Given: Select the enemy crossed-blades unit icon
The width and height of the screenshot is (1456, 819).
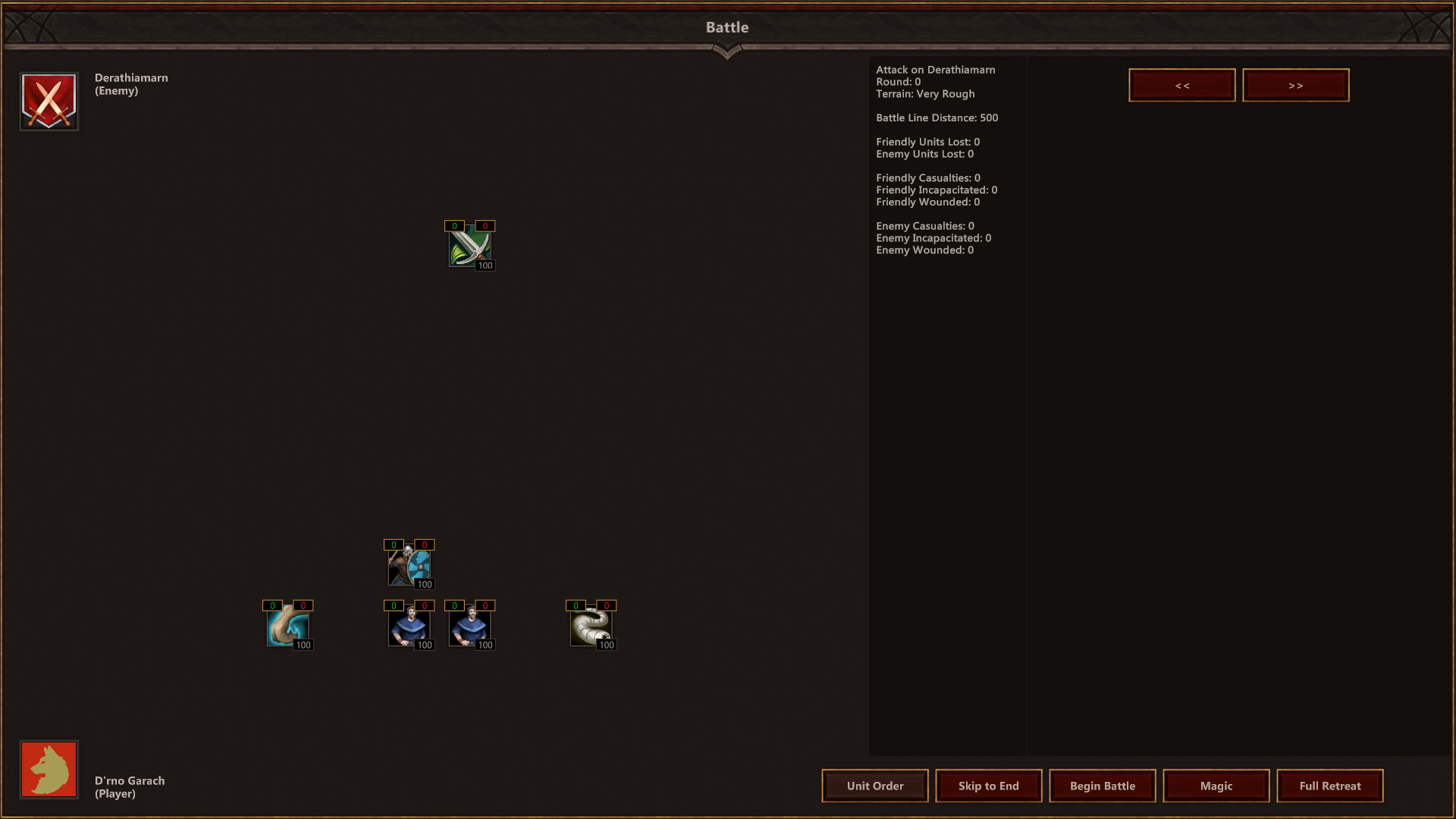Looking at the screenshot, I should click(470, 246).
